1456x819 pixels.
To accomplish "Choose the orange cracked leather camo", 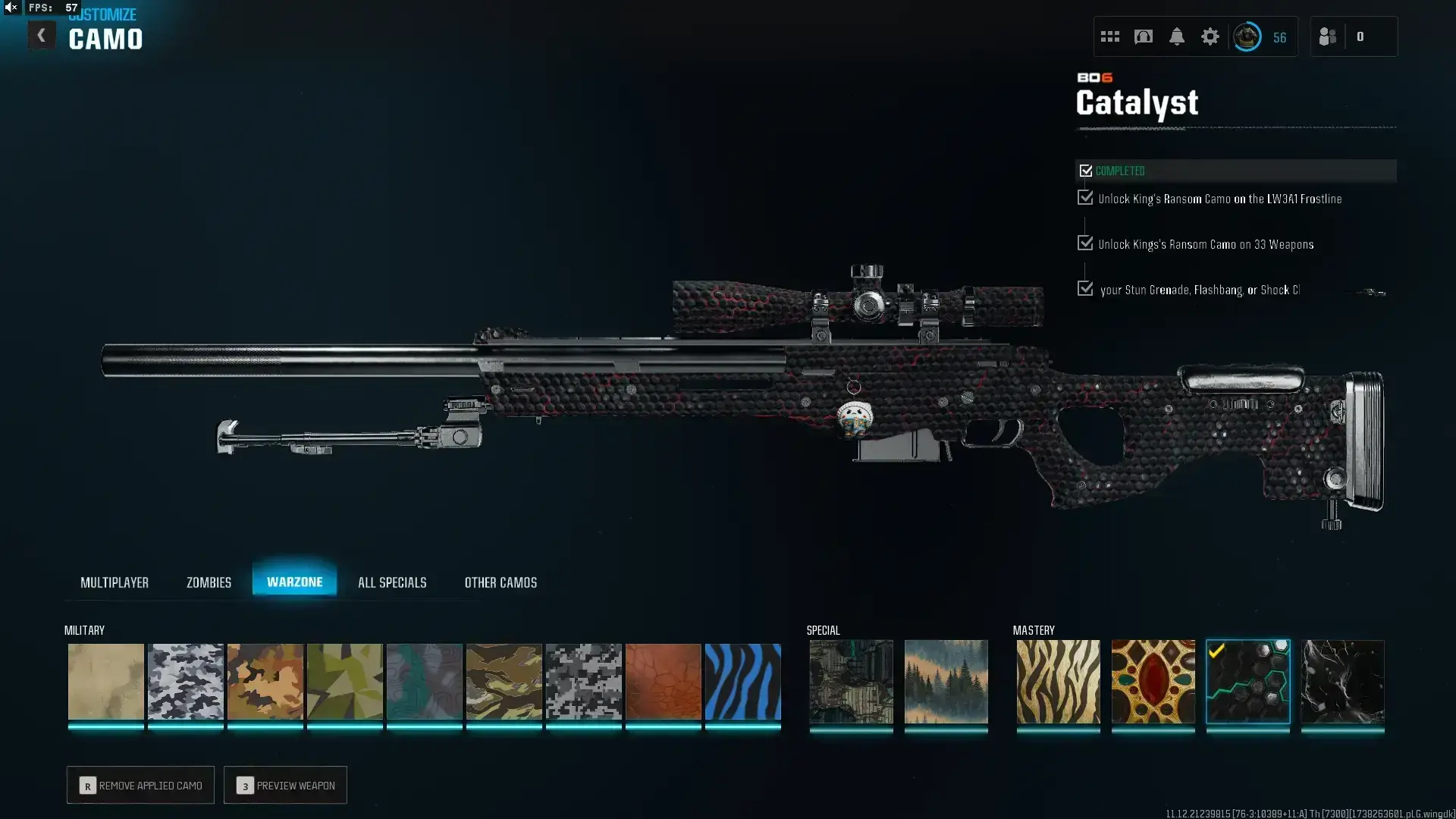I will point(663,681).
